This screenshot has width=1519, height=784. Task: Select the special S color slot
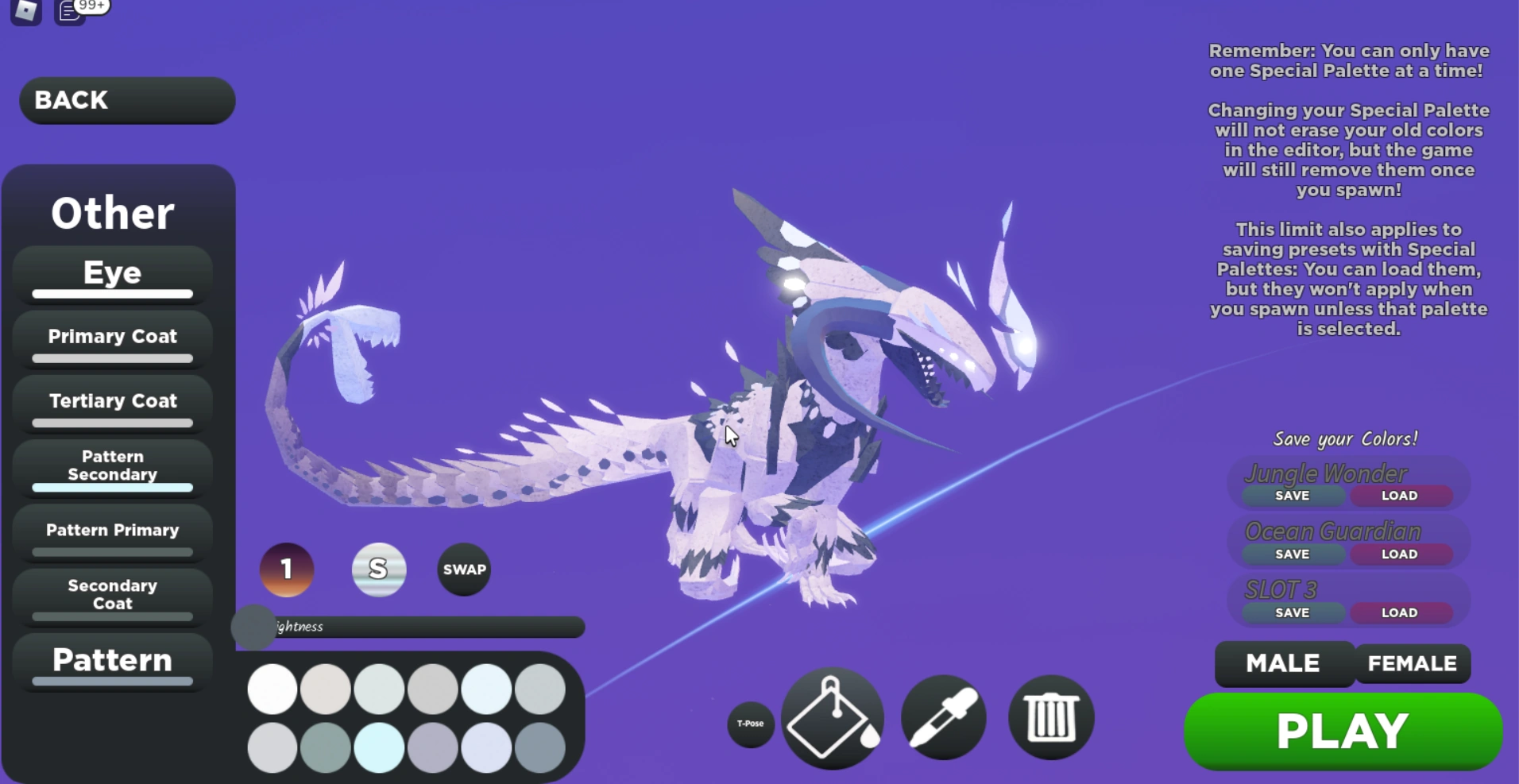coord(379,570)
